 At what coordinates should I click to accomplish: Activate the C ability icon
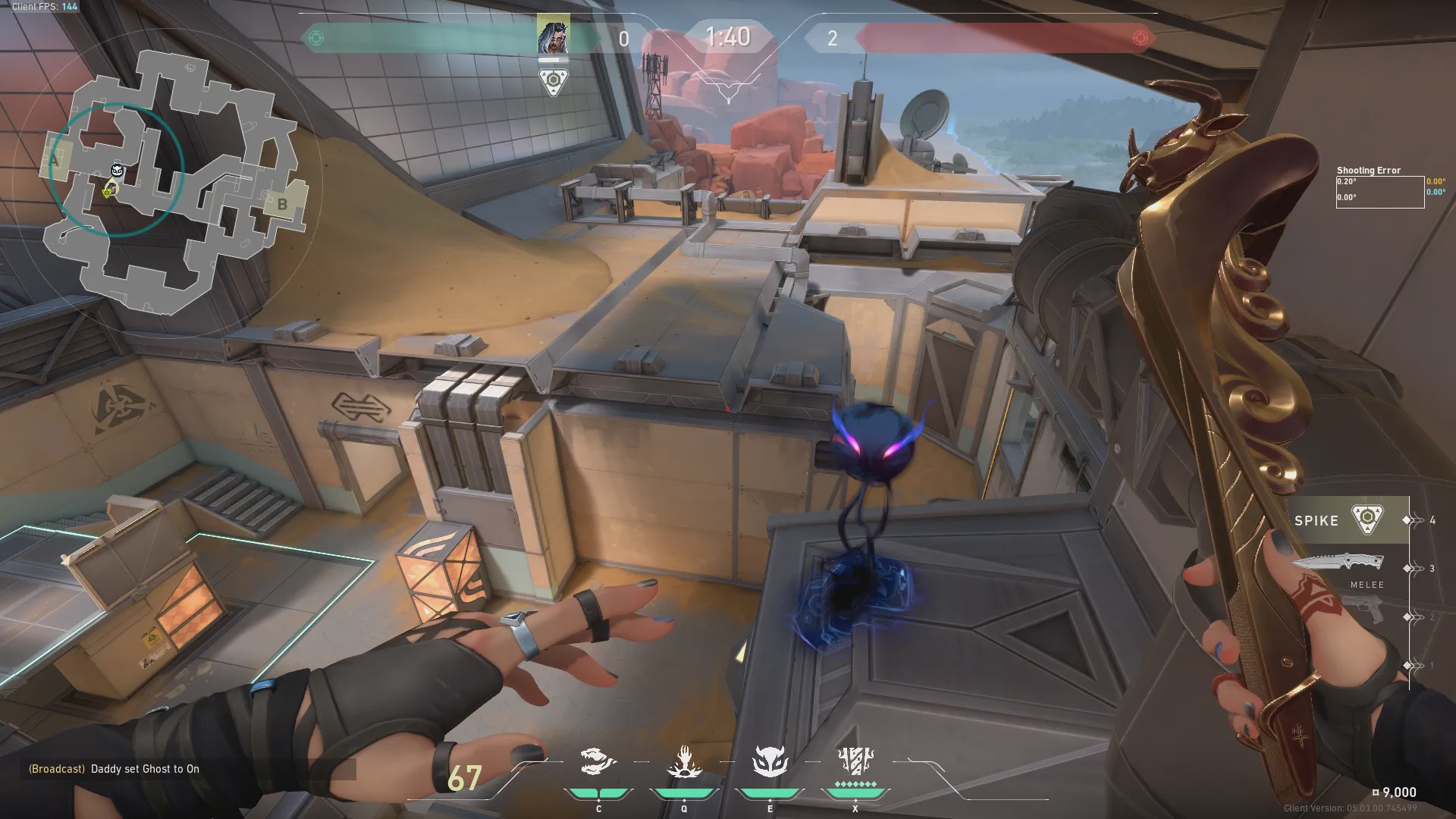click(x=597, y=762)
